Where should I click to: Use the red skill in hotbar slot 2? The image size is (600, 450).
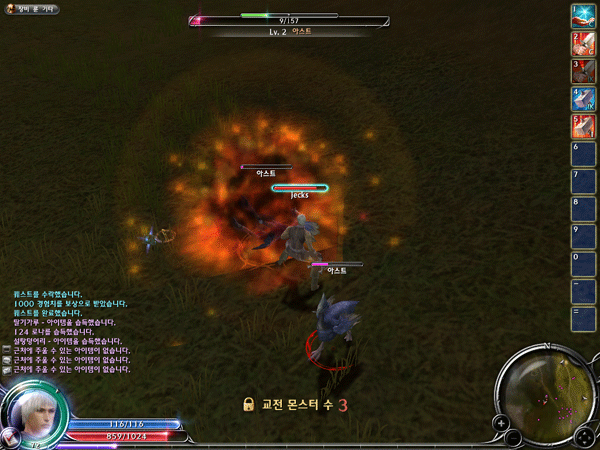pyautogui.click(x=583, y=44)
